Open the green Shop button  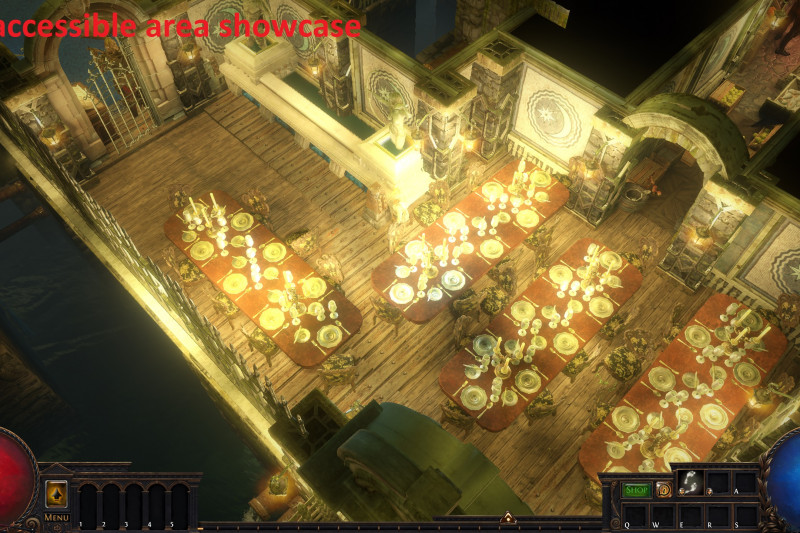pyautogui.click(x=636, y=490)
